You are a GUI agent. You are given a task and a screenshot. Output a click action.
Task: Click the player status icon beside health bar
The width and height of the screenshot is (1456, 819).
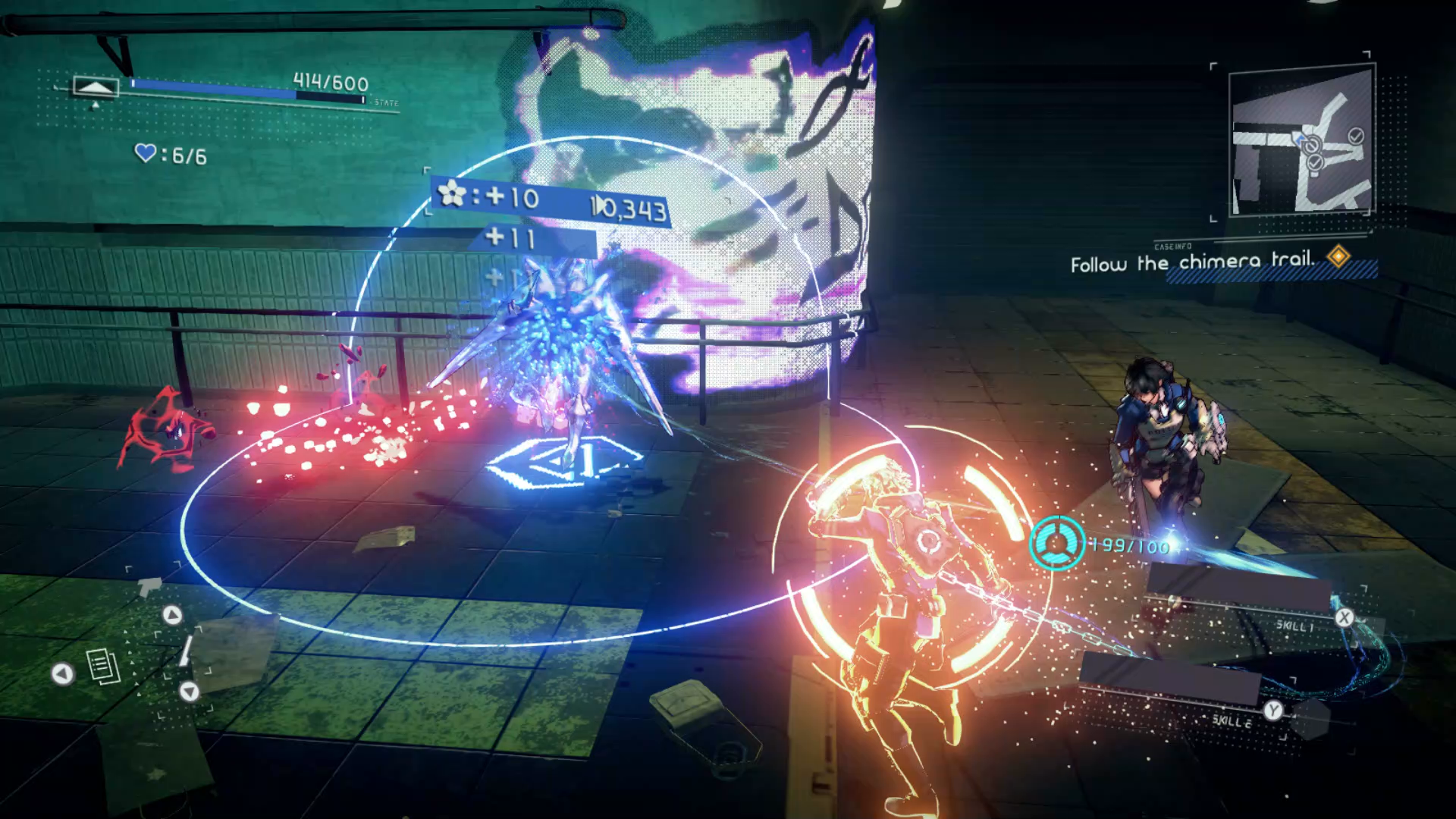click(95, 87)
